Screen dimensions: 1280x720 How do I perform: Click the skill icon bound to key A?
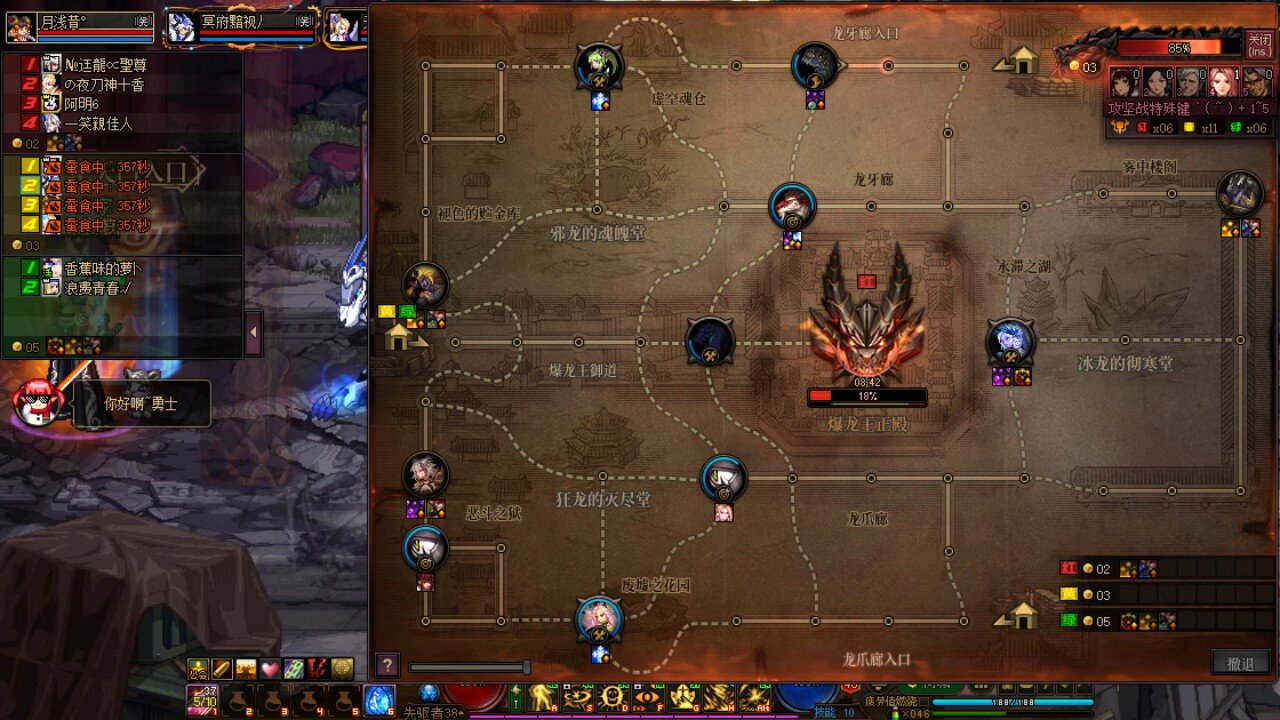tap(541, 697)
